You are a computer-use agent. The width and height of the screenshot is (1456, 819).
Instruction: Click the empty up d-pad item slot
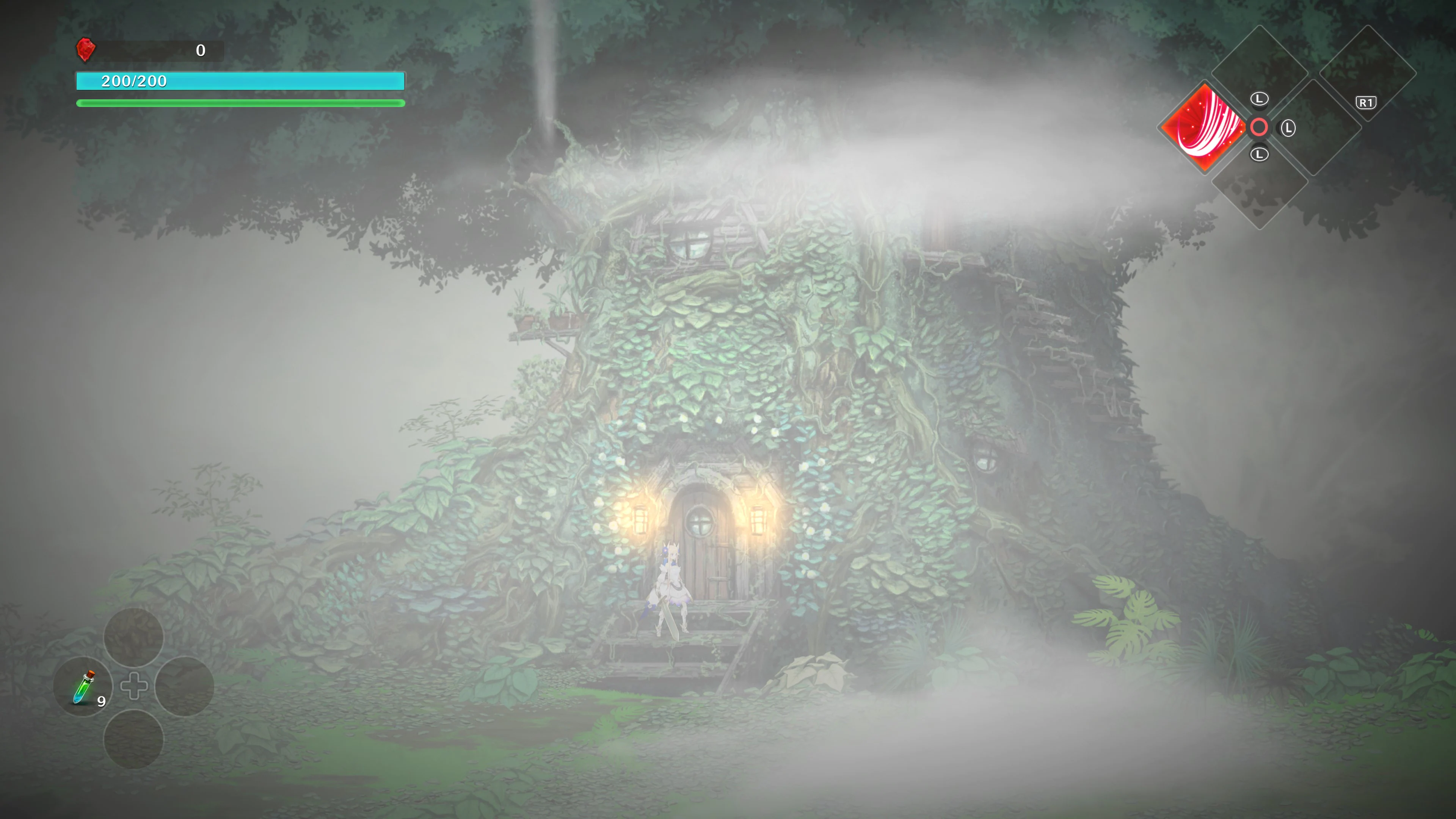click(134, 637)
